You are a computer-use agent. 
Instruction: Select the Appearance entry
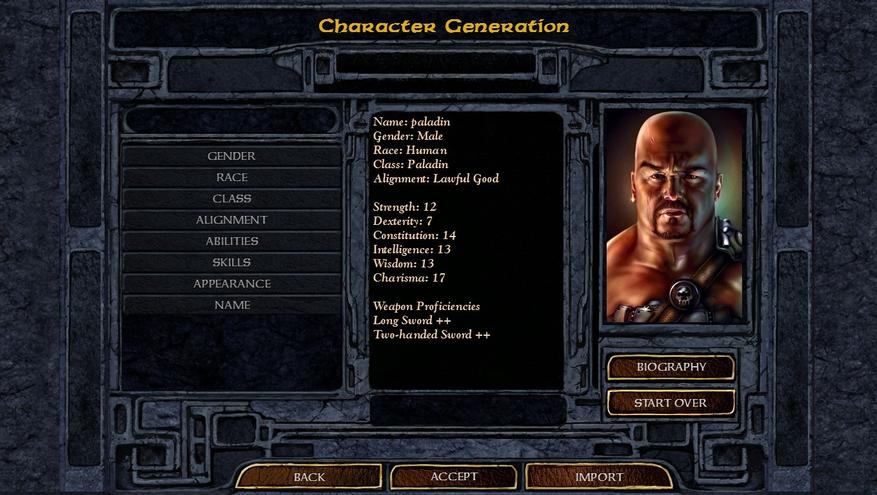point(231,283)
